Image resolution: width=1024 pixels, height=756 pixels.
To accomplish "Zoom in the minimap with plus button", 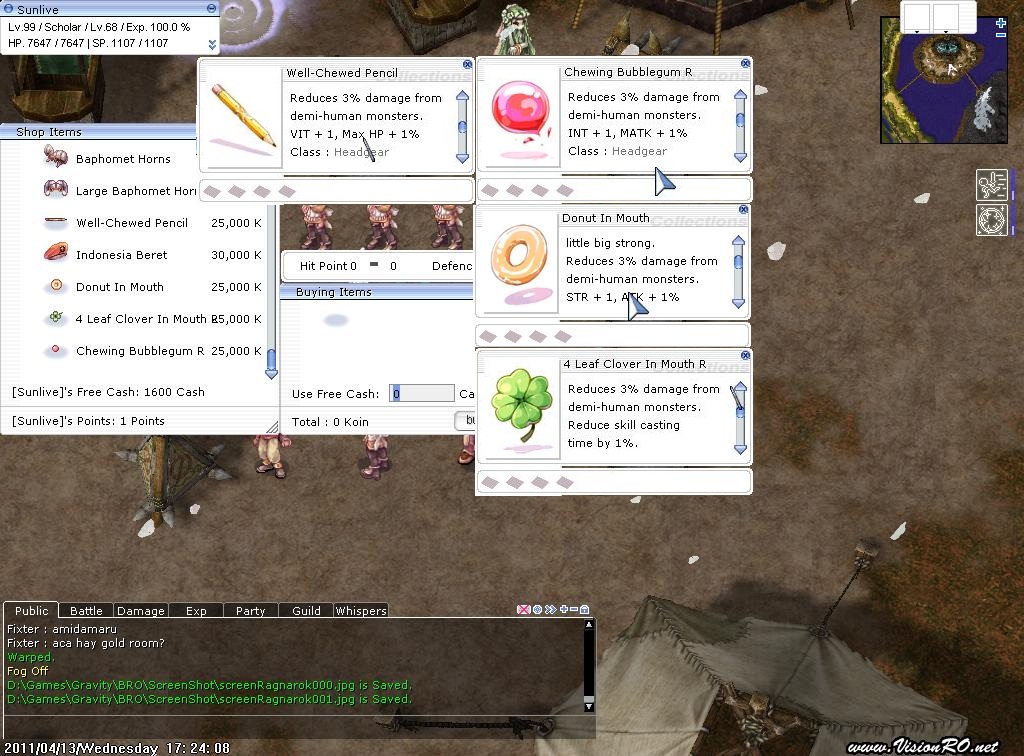I will pyautogui.click(x=1001, y=23).
